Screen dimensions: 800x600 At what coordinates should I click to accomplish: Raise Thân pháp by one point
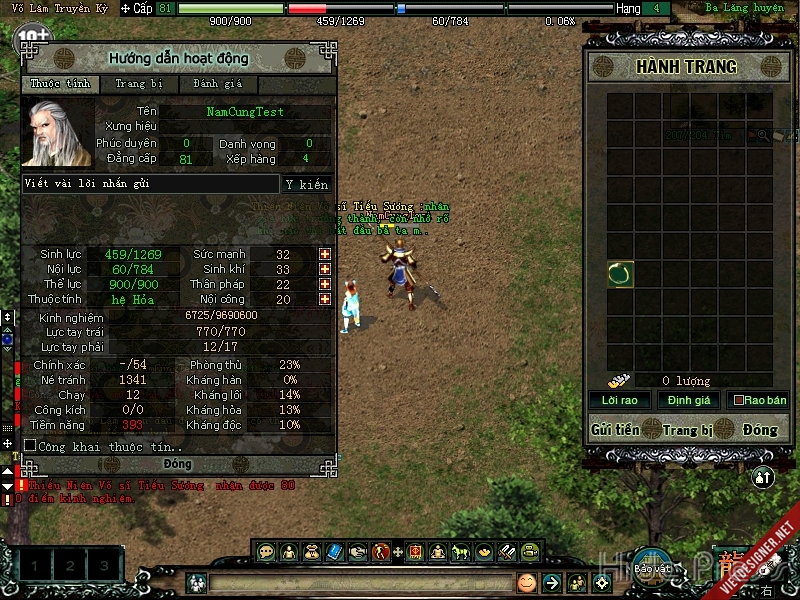point(325,285)
